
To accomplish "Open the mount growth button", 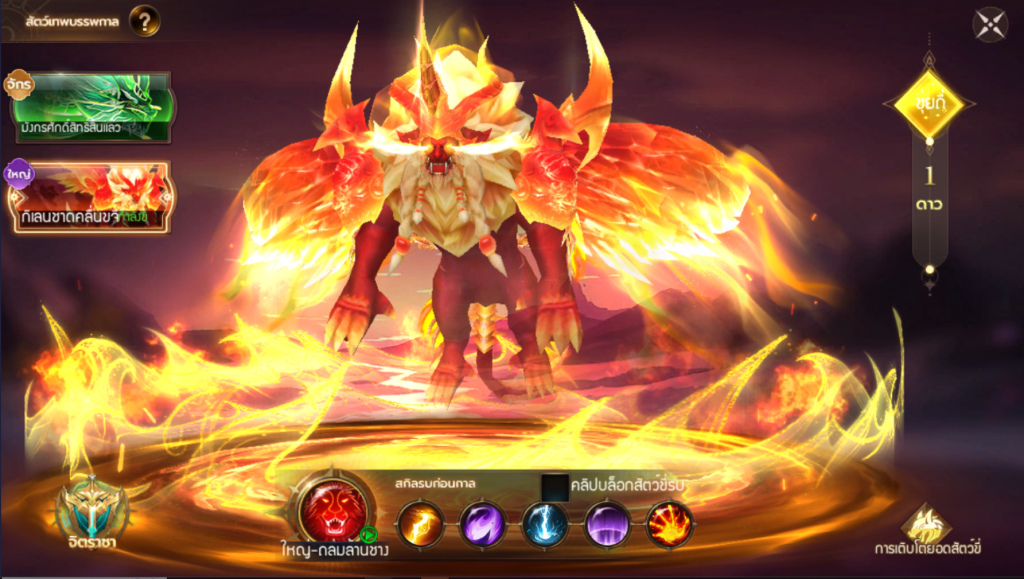I will 926,524.
